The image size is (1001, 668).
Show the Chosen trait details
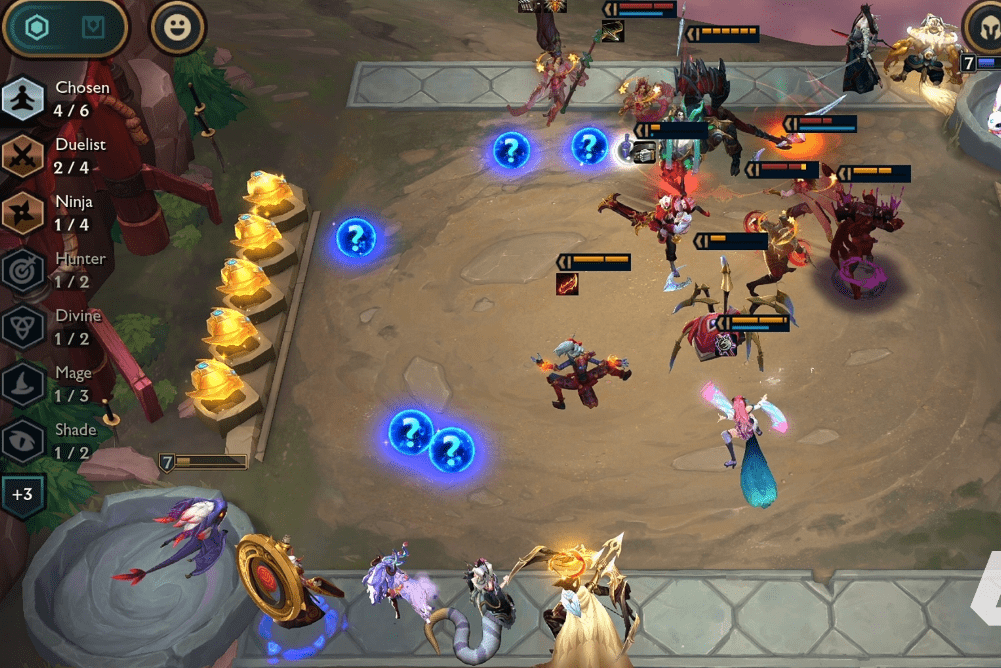(x=22, y=98)
